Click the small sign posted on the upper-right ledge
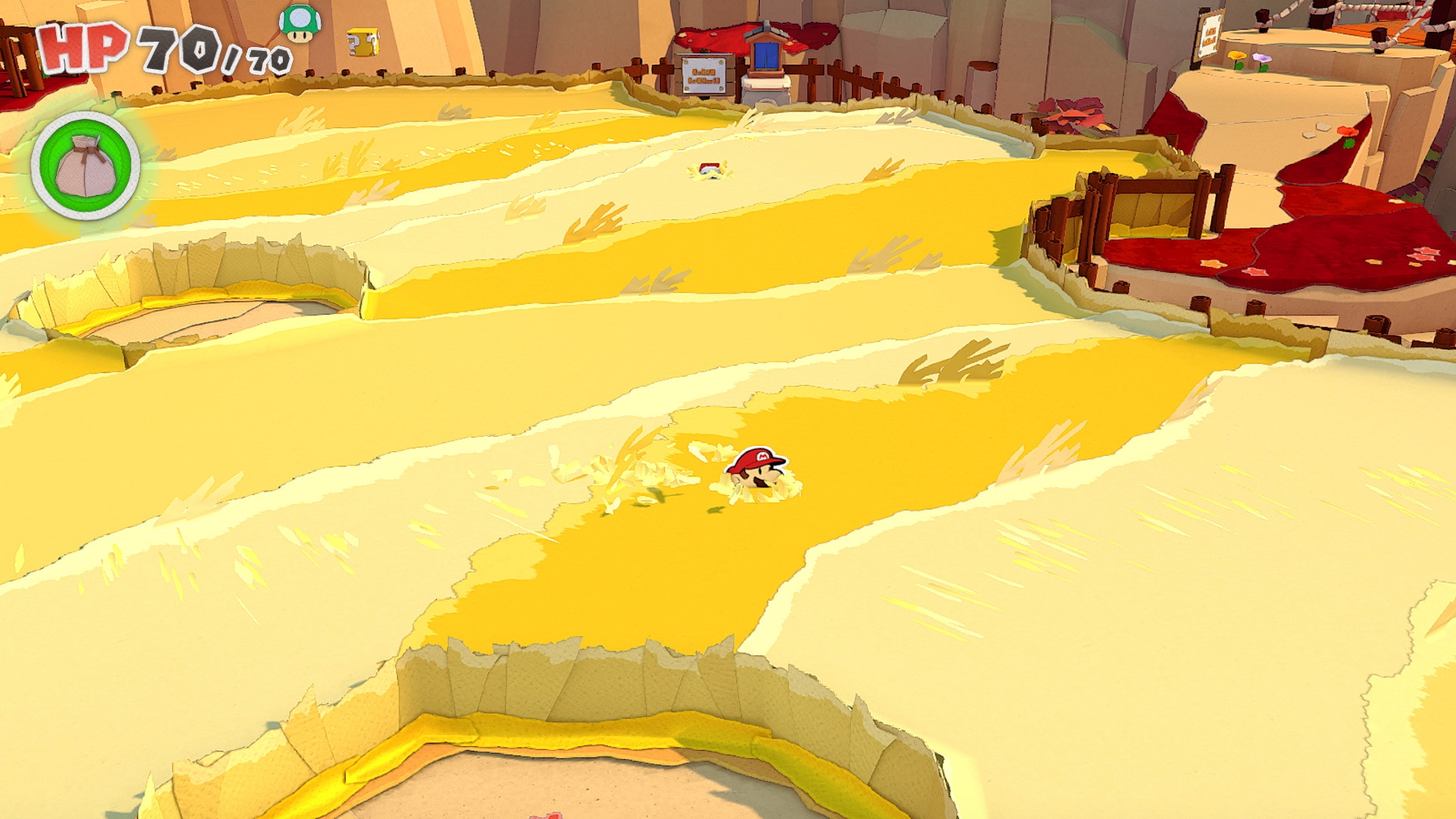Viewport: 1456px width, 819px height. click(1210, 34)
